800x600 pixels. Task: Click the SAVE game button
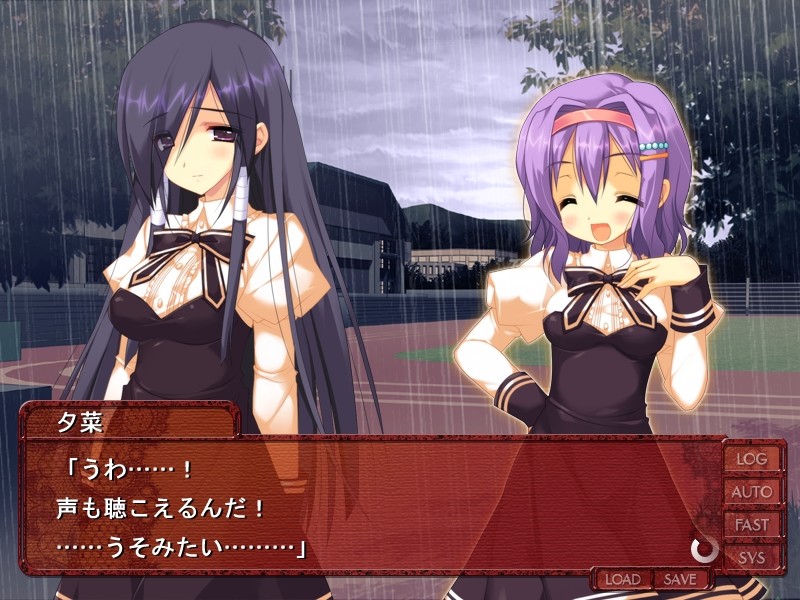point(680,579)
